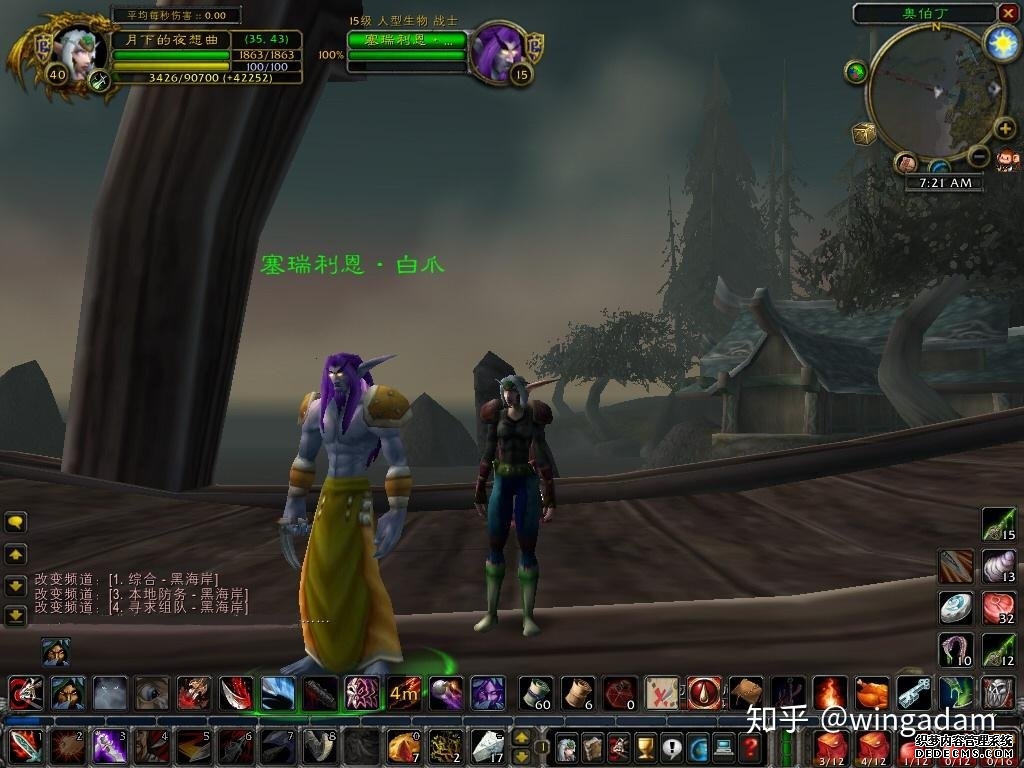Use the roasted chicken food item
1024x768 pixels.
point(871,692)
